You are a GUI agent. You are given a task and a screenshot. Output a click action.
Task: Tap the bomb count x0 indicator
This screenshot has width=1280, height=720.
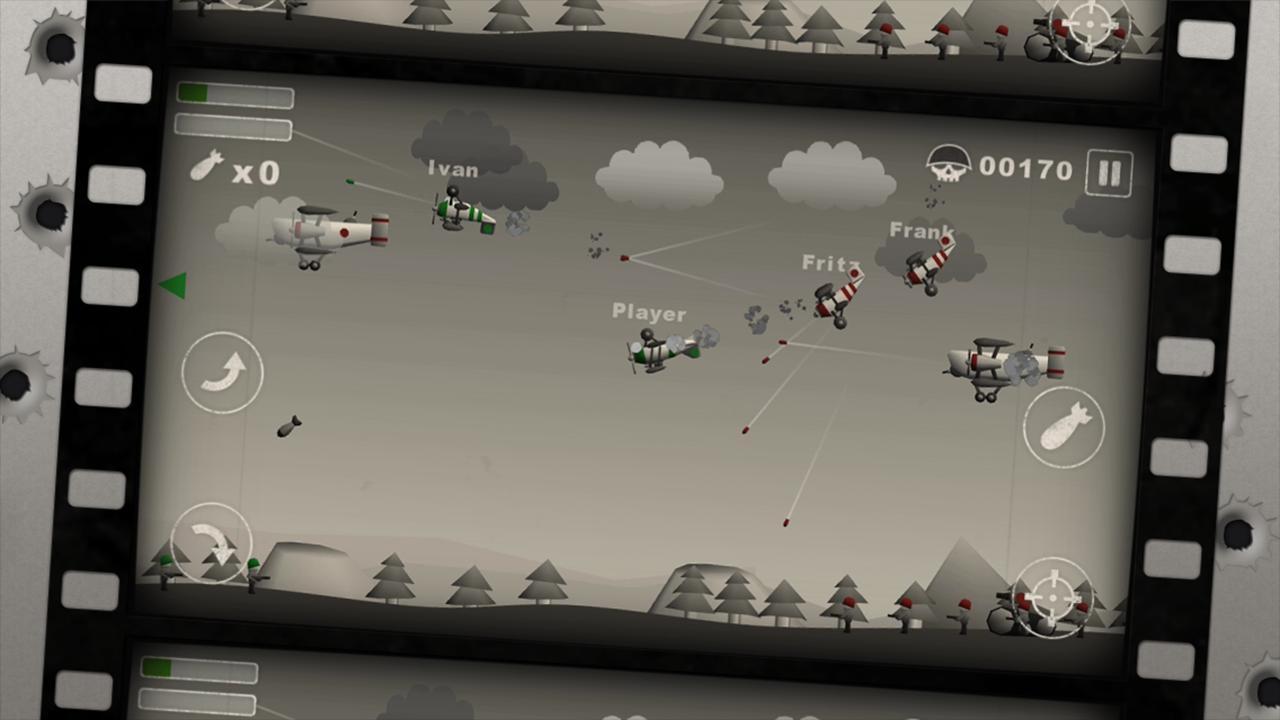click(235, 172)
